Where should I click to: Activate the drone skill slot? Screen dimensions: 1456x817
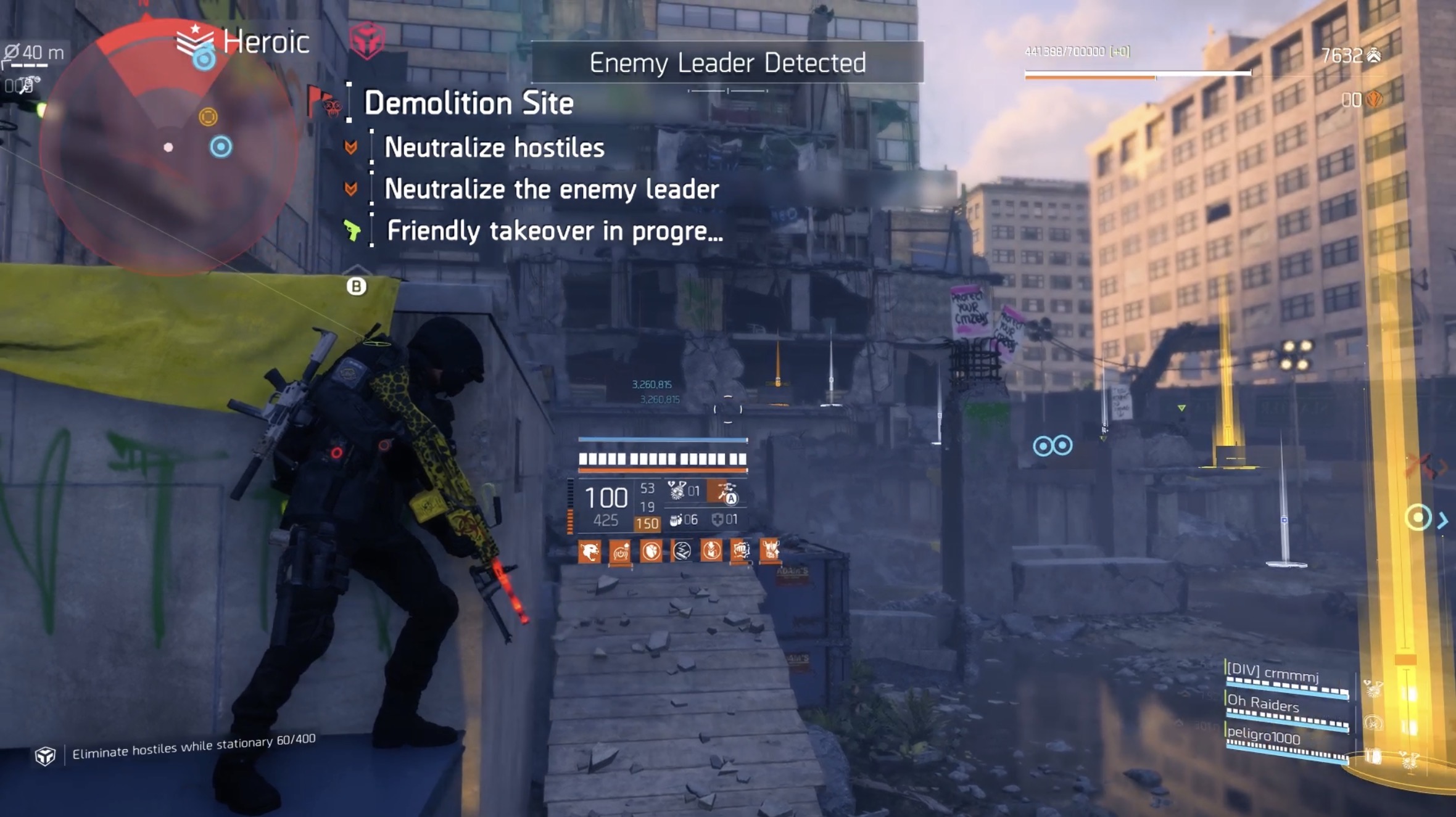[x=726, y=493]
